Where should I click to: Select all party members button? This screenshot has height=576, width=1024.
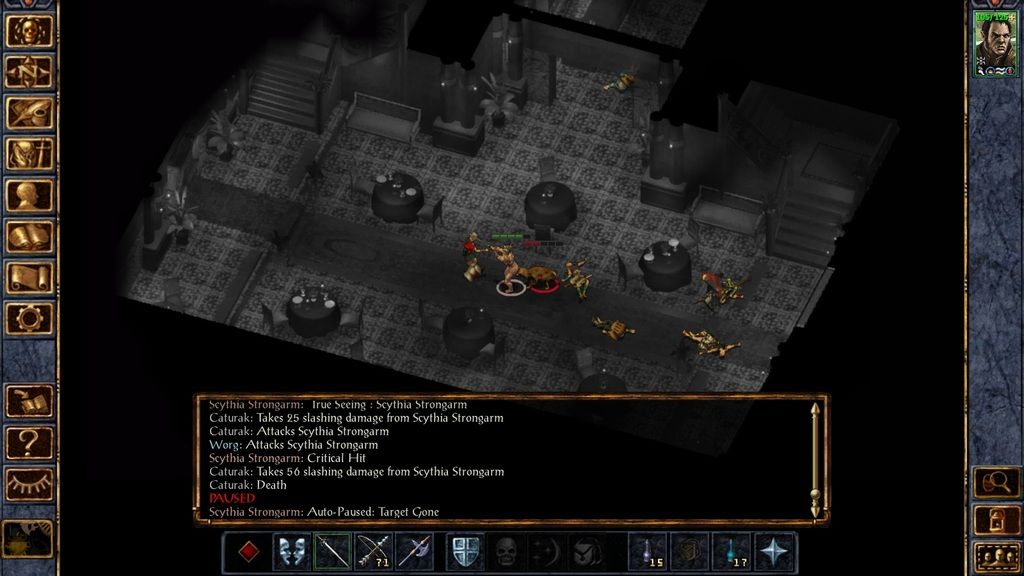[x=995, y=554]
